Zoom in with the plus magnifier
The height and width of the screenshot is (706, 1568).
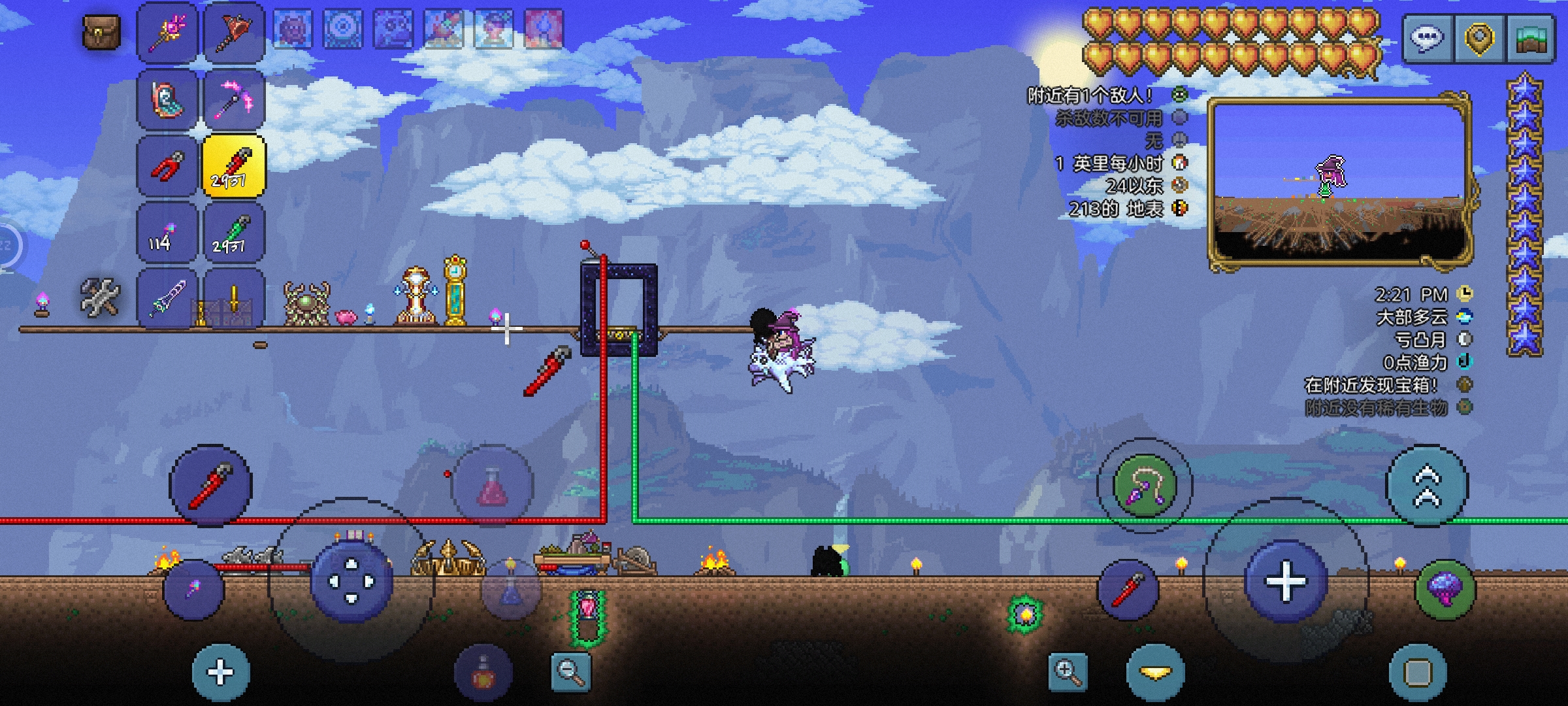1068,671
